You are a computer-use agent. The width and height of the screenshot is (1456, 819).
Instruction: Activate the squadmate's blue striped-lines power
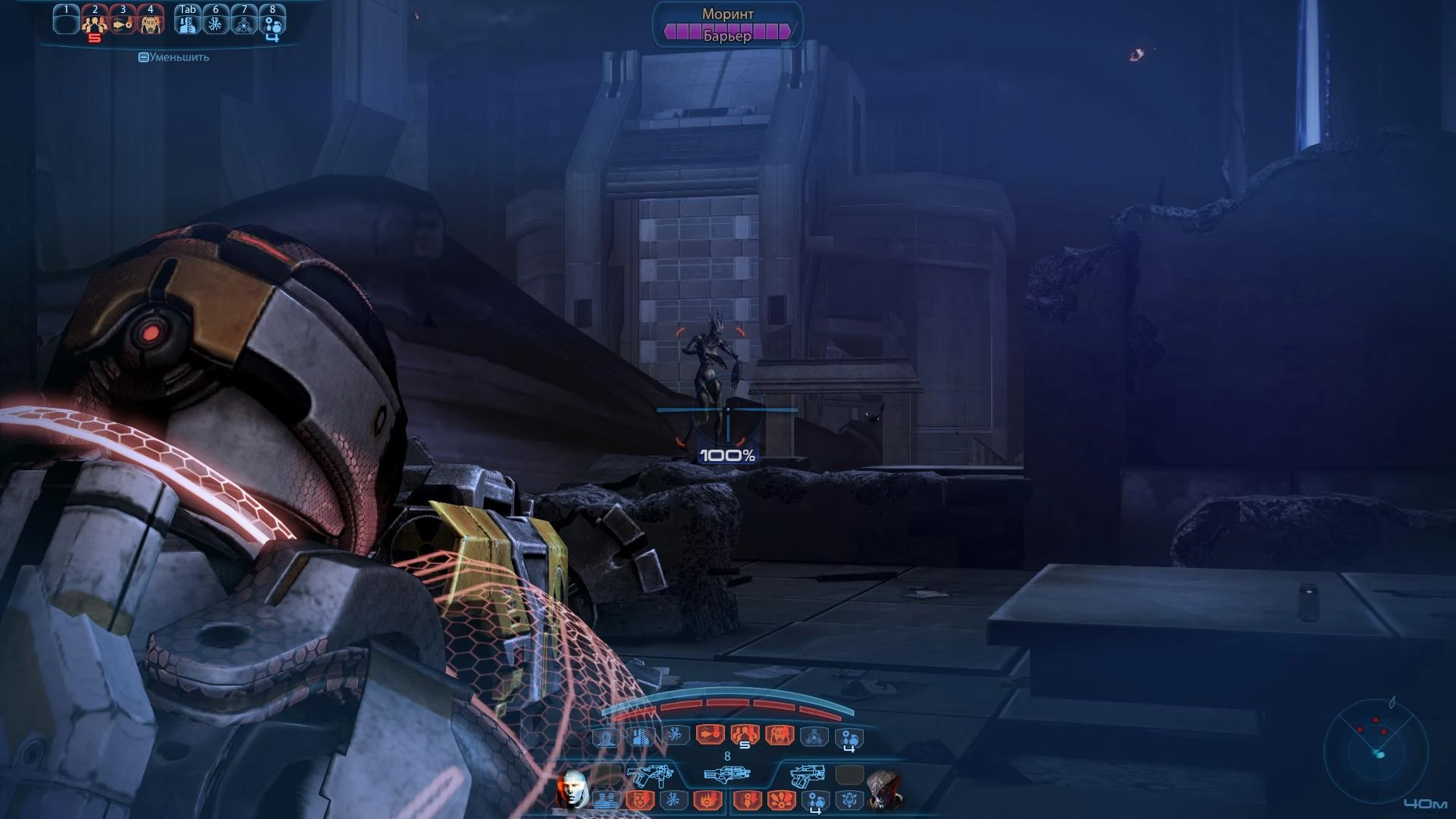pyautogui.click(x=606, y=800)
